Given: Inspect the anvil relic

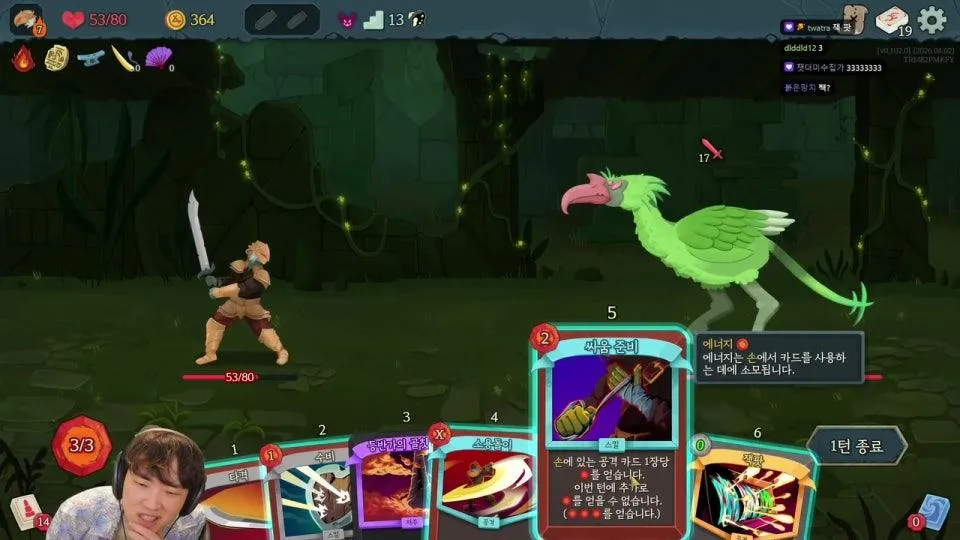Looking at the screenshot, I should (91, 58).
